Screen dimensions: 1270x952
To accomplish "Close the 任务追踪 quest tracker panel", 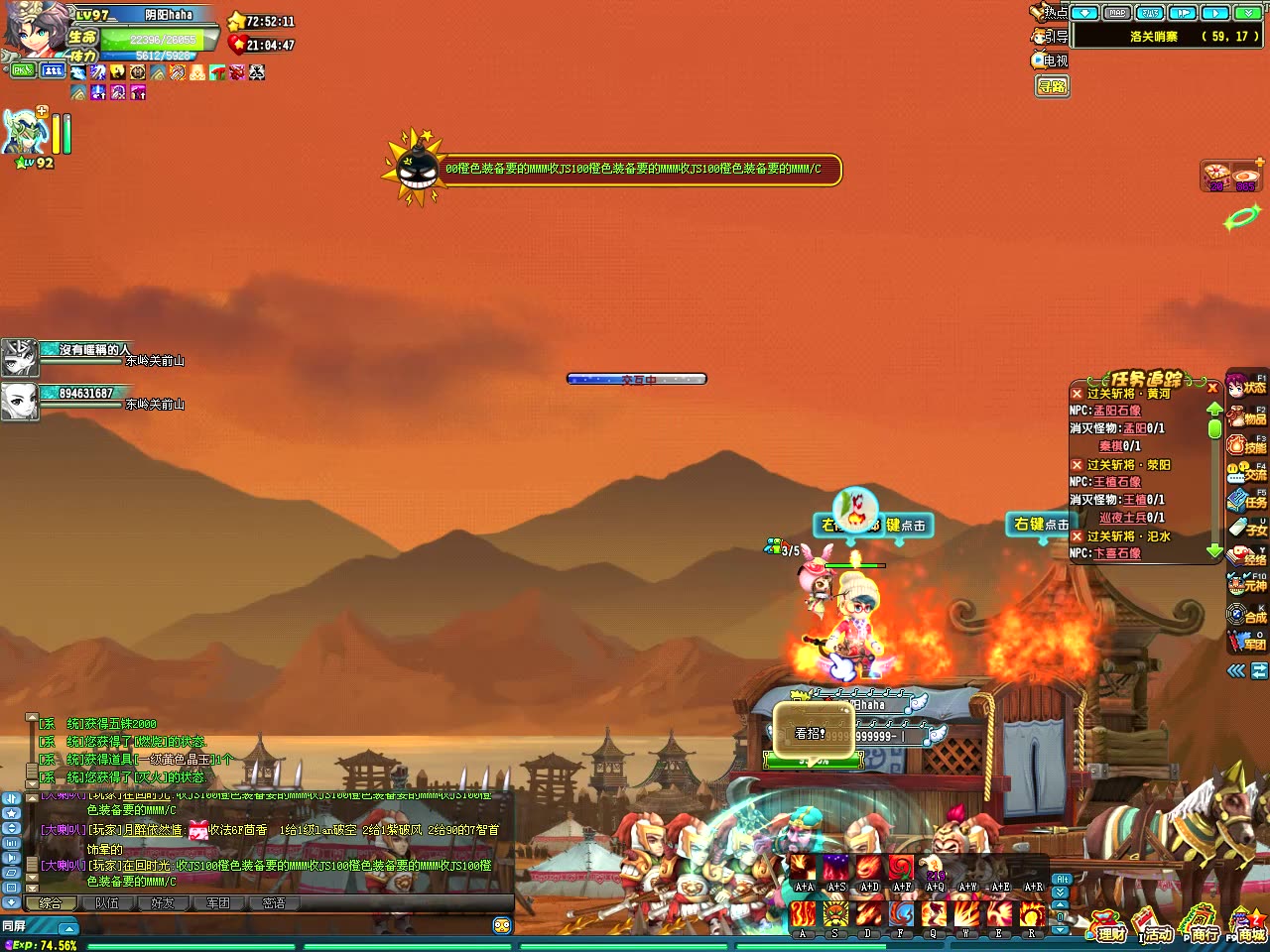I will pos(1212,388).
